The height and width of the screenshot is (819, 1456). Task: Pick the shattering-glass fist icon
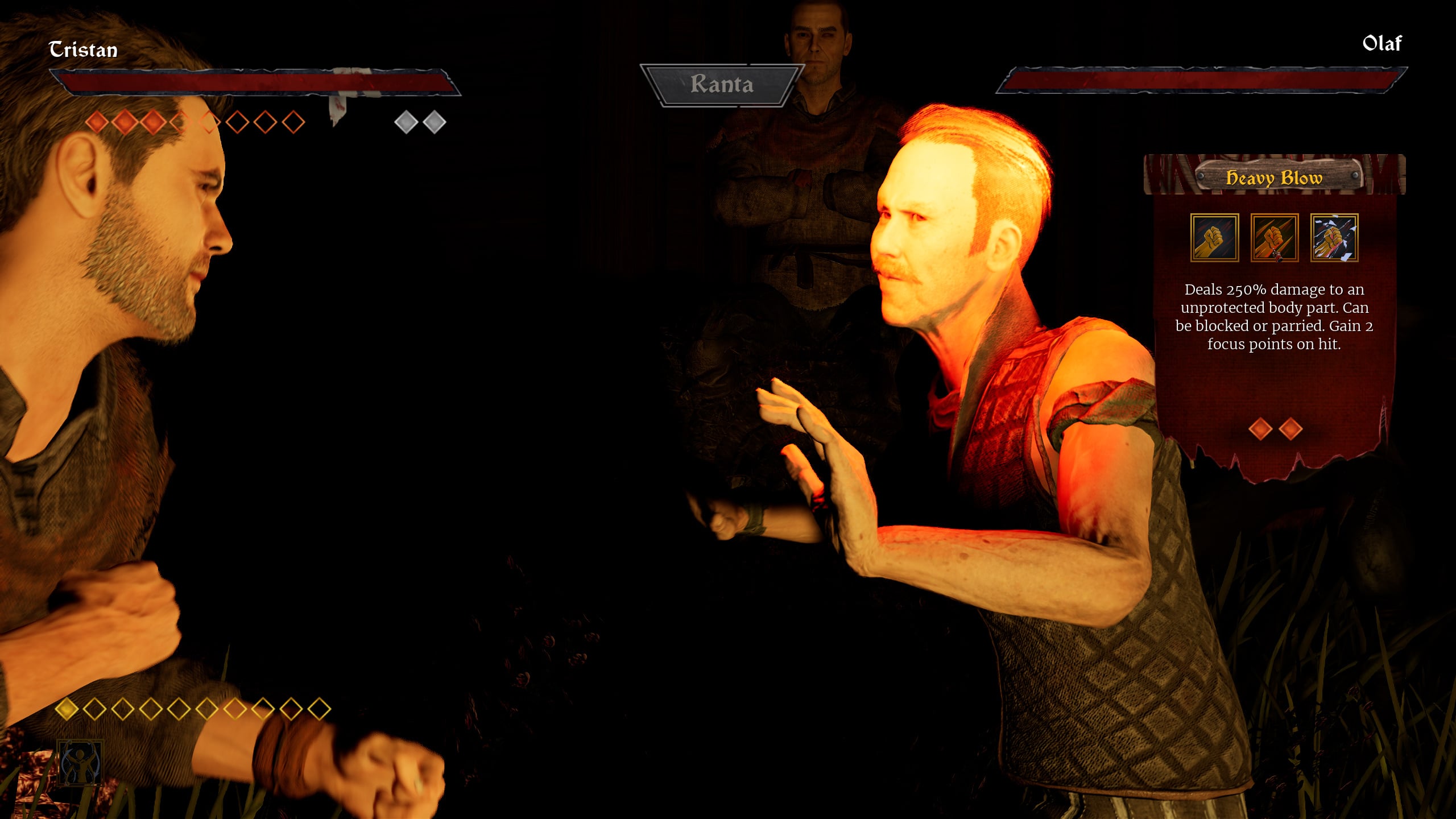point(1334,238)
